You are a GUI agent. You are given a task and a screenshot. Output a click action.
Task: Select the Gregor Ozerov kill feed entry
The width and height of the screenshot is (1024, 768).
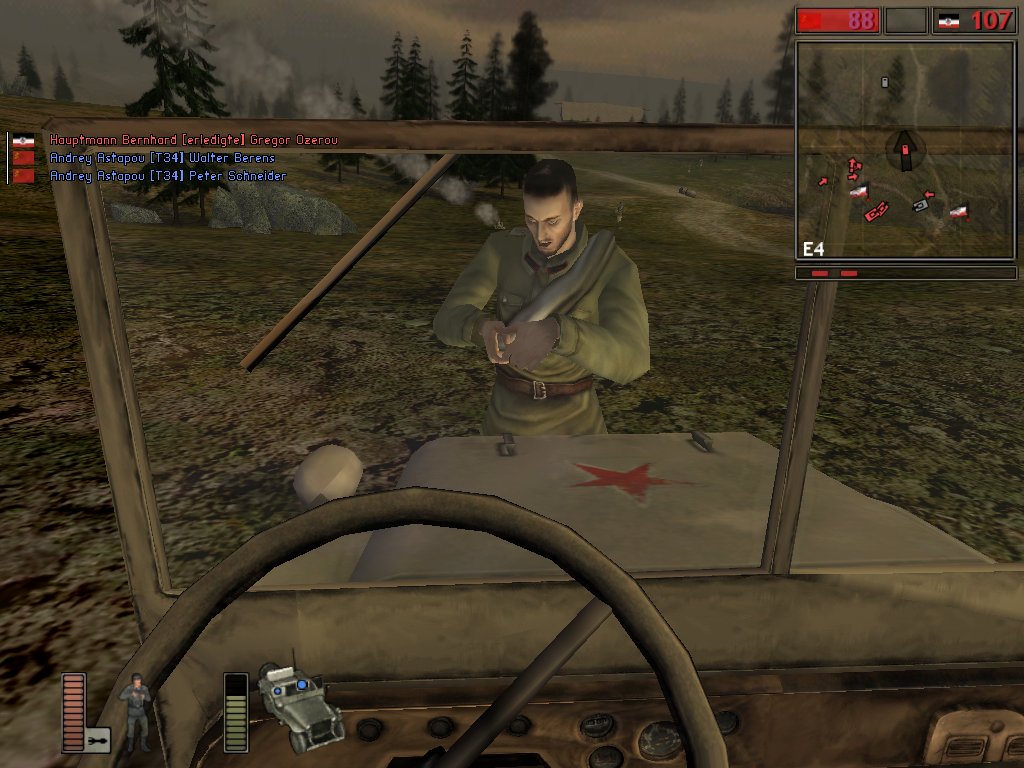(x=194, y=141)
